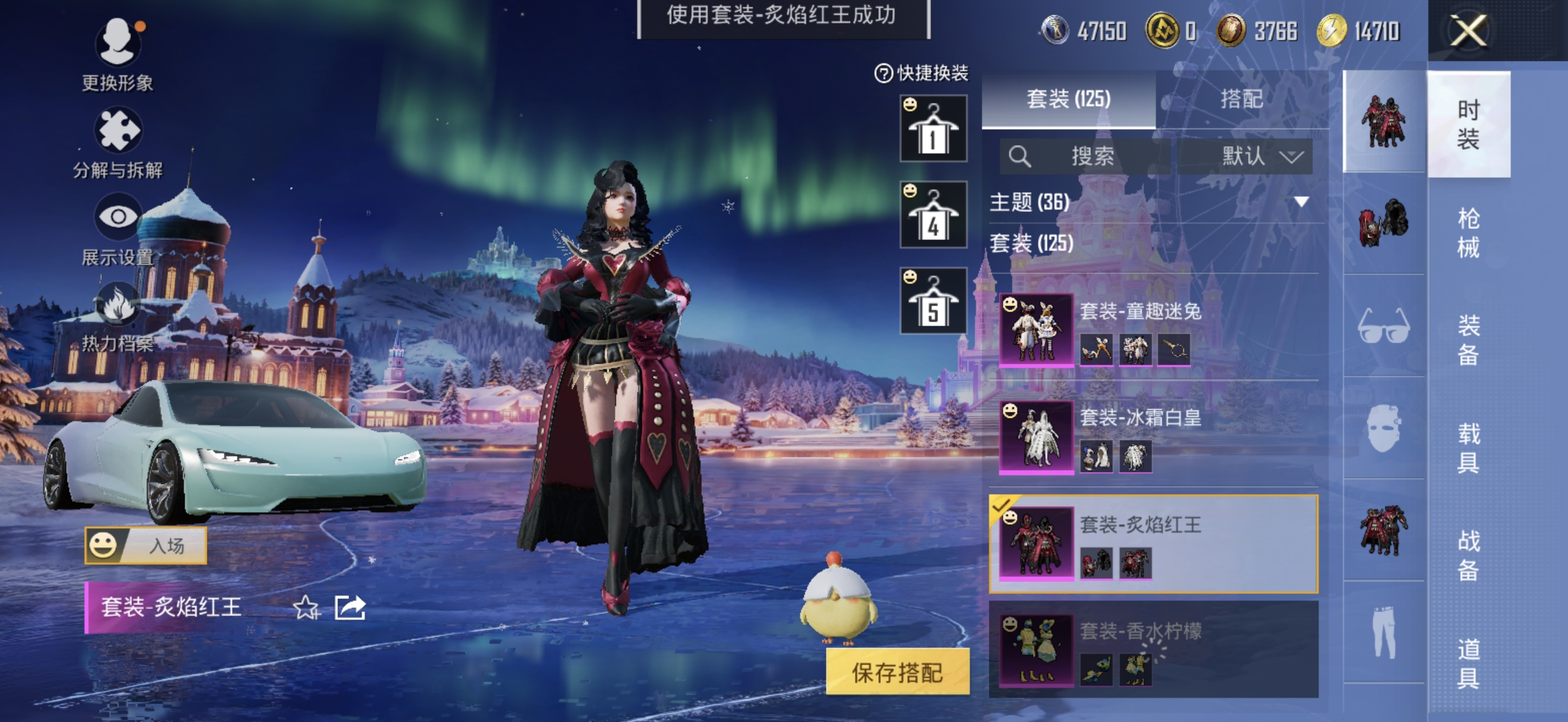Screen dimensions: 1568x722
Task: Favorite the outfit with star icon
Action: click(306, 608)
